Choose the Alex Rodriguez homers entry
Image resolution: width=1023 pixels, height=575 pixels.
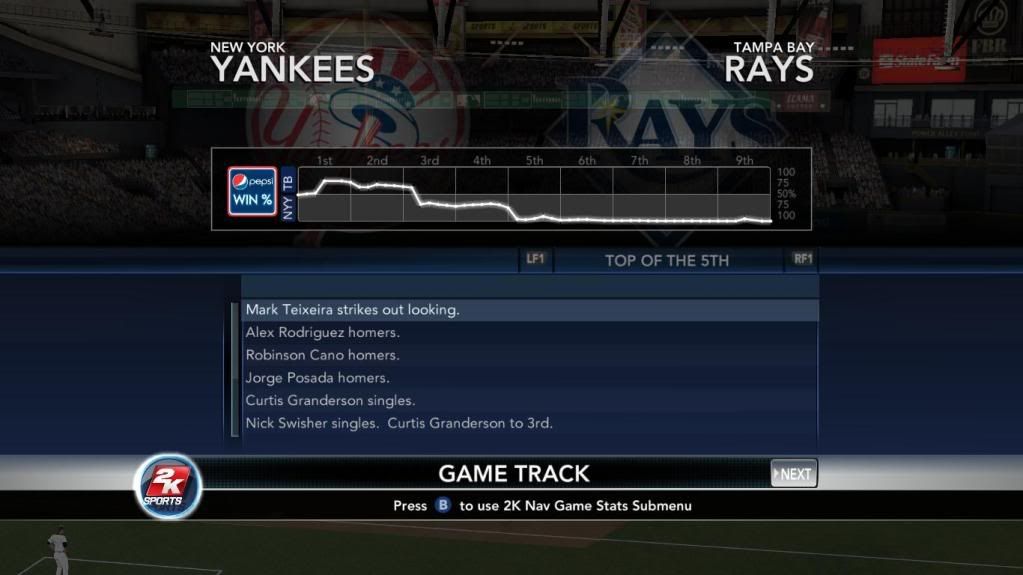tap(530, 332)
